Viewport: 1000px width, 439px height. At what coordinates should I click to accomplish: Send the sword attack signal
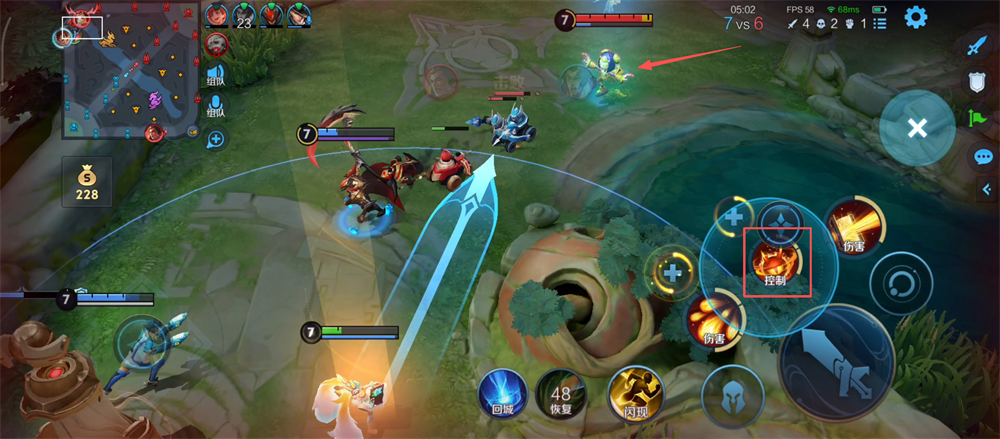point(977,46)
